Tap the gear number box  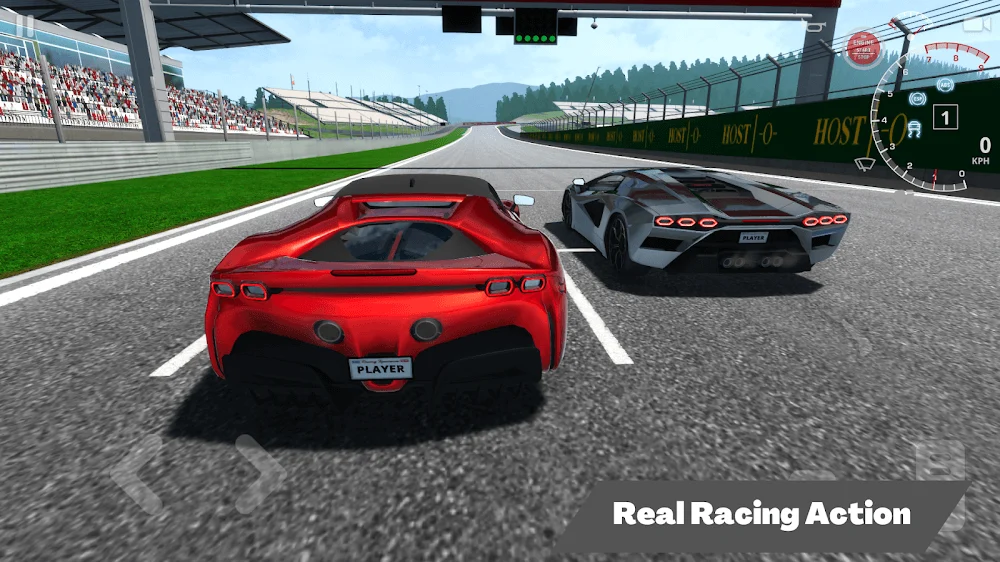[x=945, y=117]
